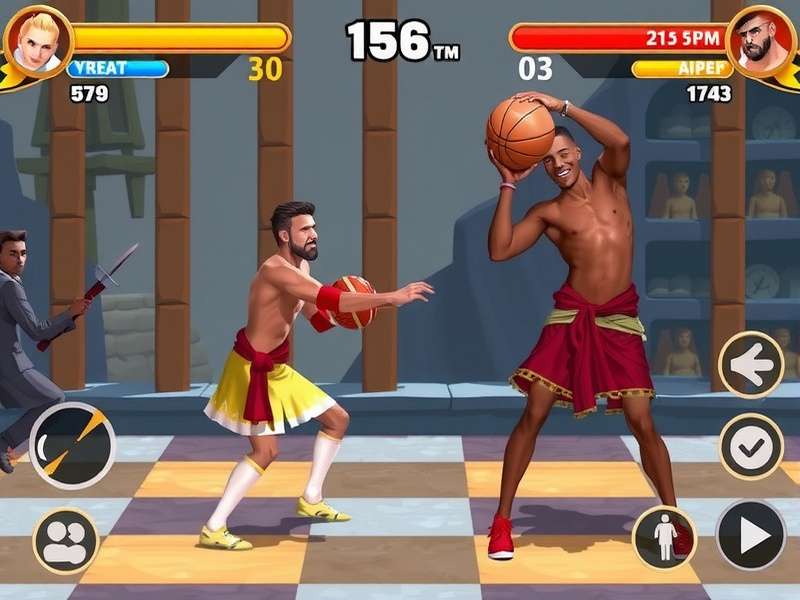Hit the checkmark confirm button
This screenshot has width=800, height=600.
[x=751, y=447]
